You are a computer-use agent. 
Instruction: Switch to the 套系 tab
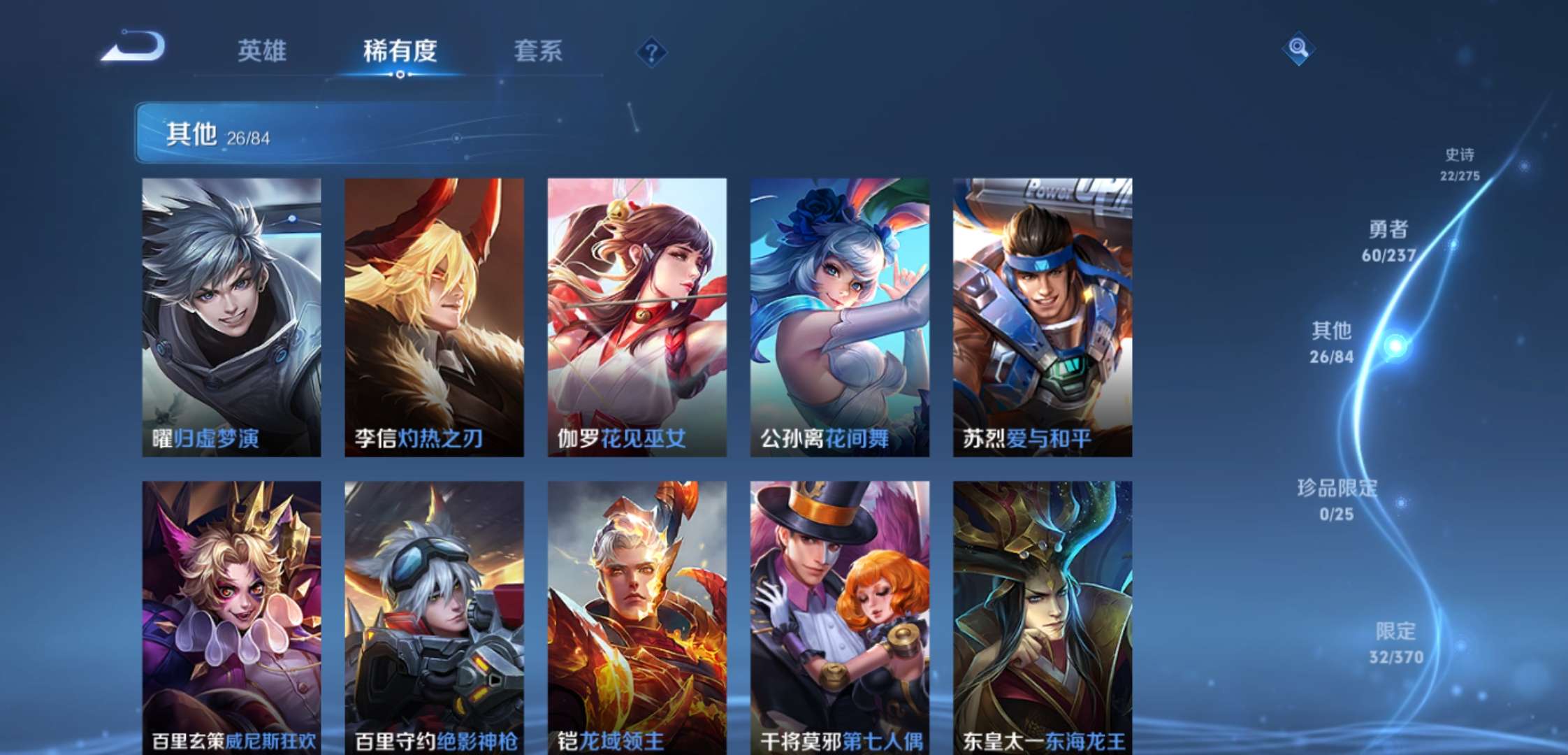pyautogui.click(x=539, y=50)
